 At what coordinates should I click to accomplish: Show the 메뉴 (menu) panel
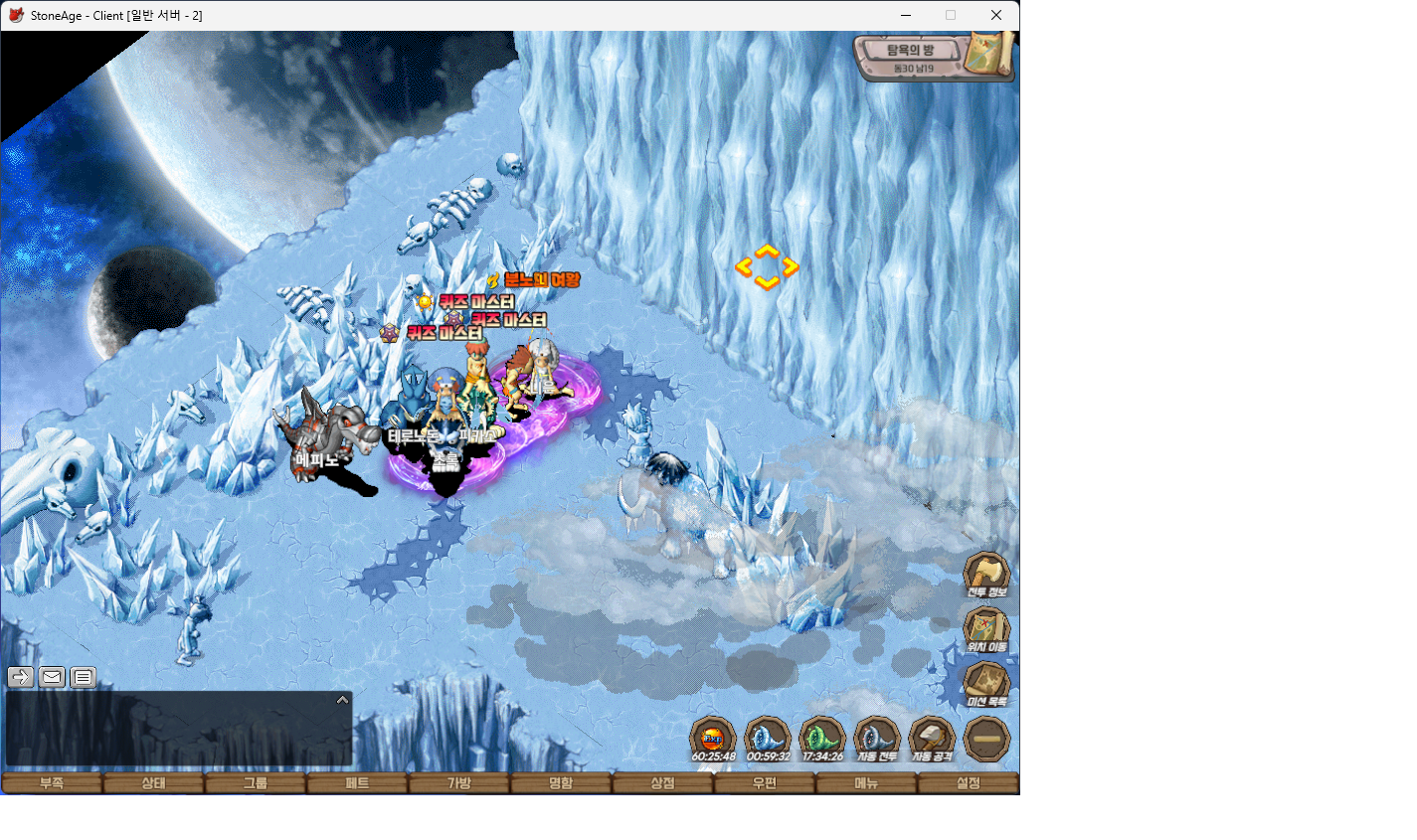point(866,783)
